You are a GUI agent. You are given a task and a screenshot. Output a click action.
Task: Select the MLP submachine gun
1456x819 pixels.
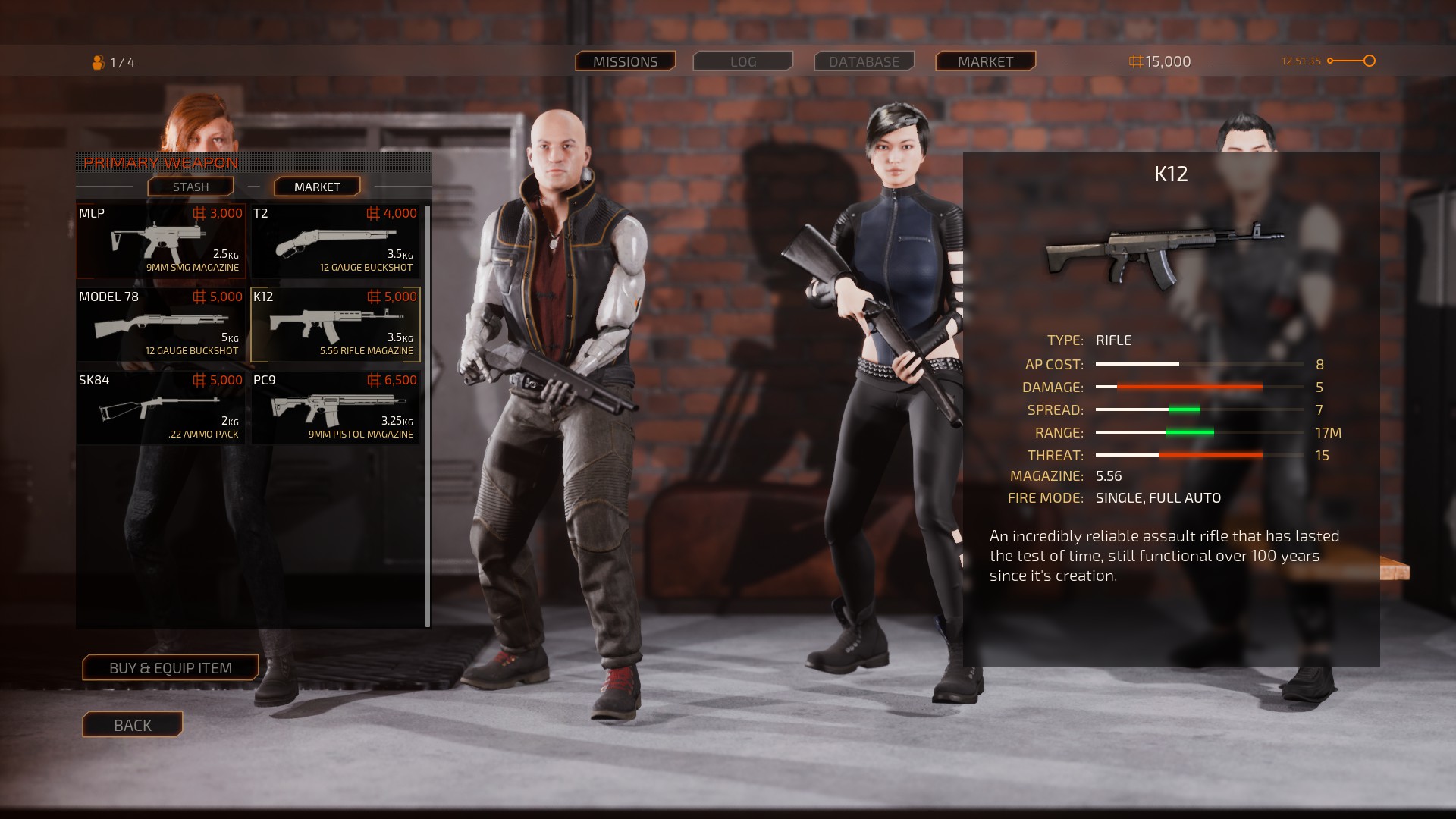click(x=161, y=240)
